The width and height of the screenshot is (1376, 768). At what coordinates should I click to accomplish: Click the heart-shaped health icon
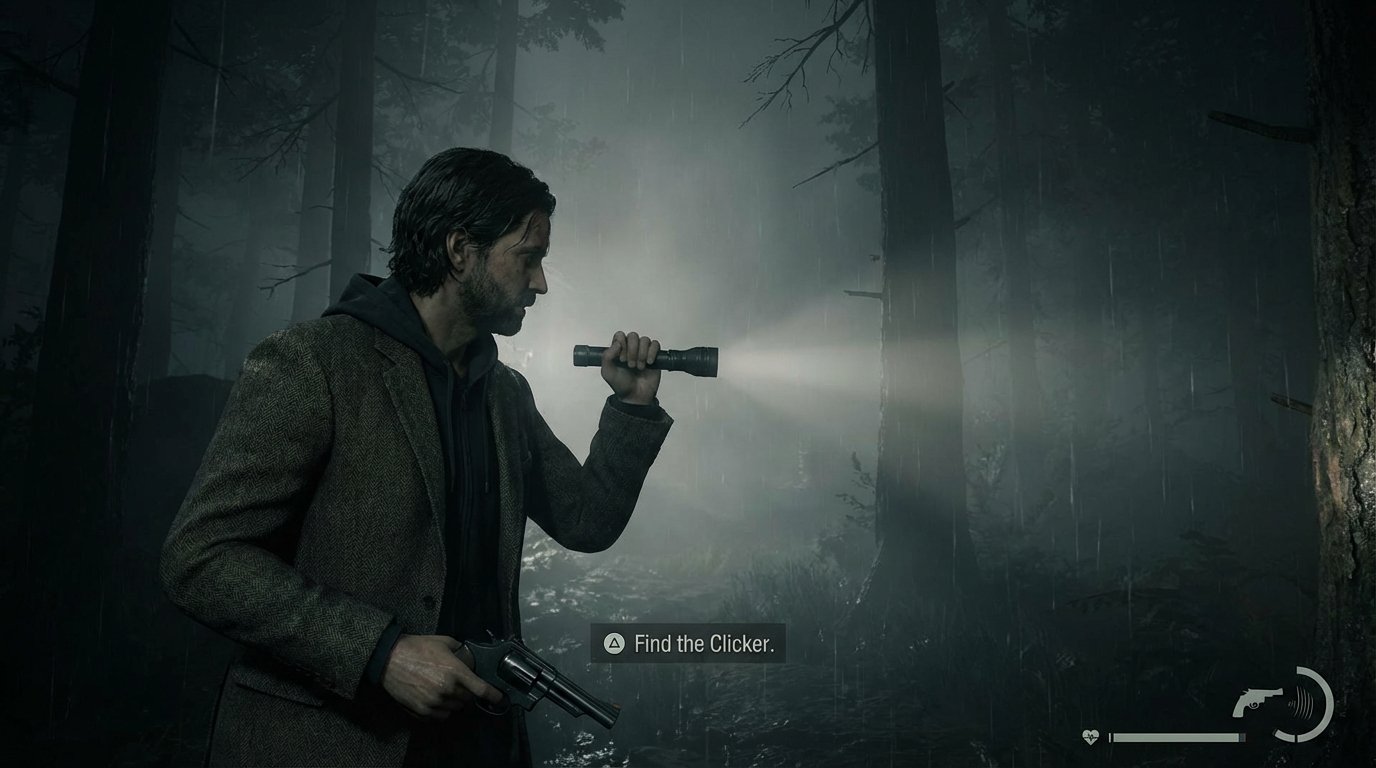pos(1089,735)
